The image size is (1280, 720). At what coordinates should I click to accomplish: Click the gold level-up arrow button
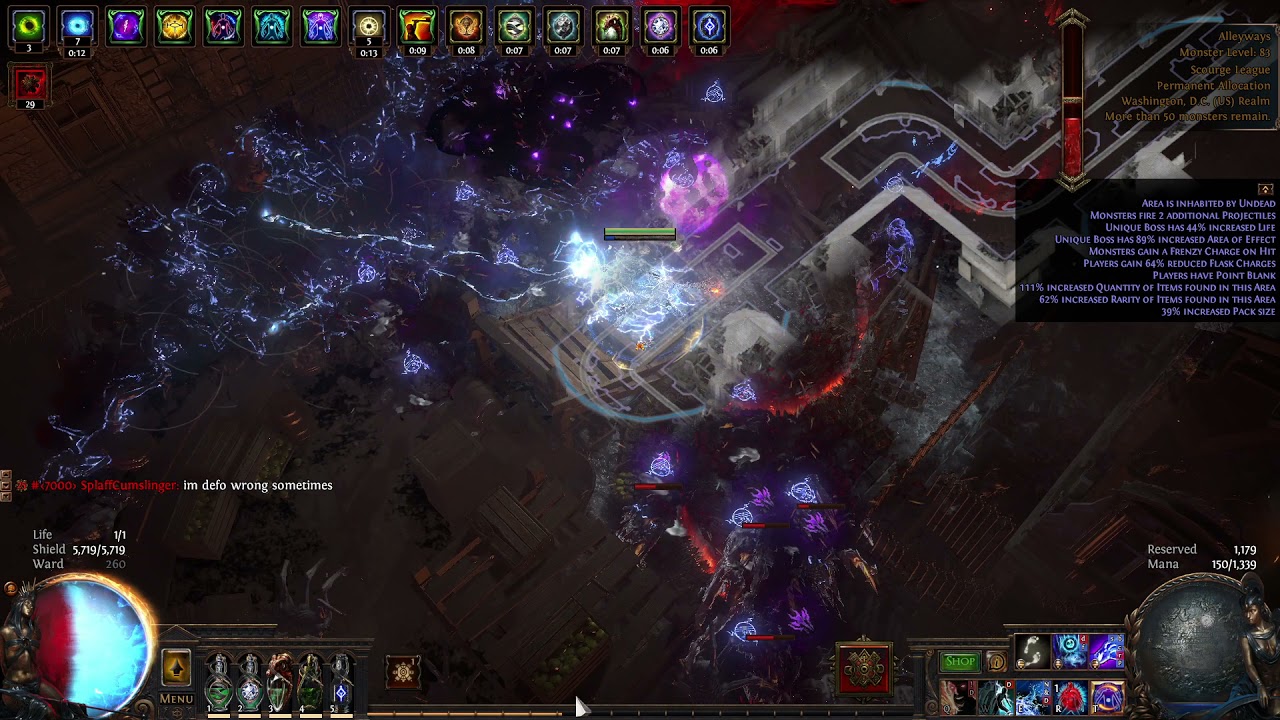coord(176,668)
